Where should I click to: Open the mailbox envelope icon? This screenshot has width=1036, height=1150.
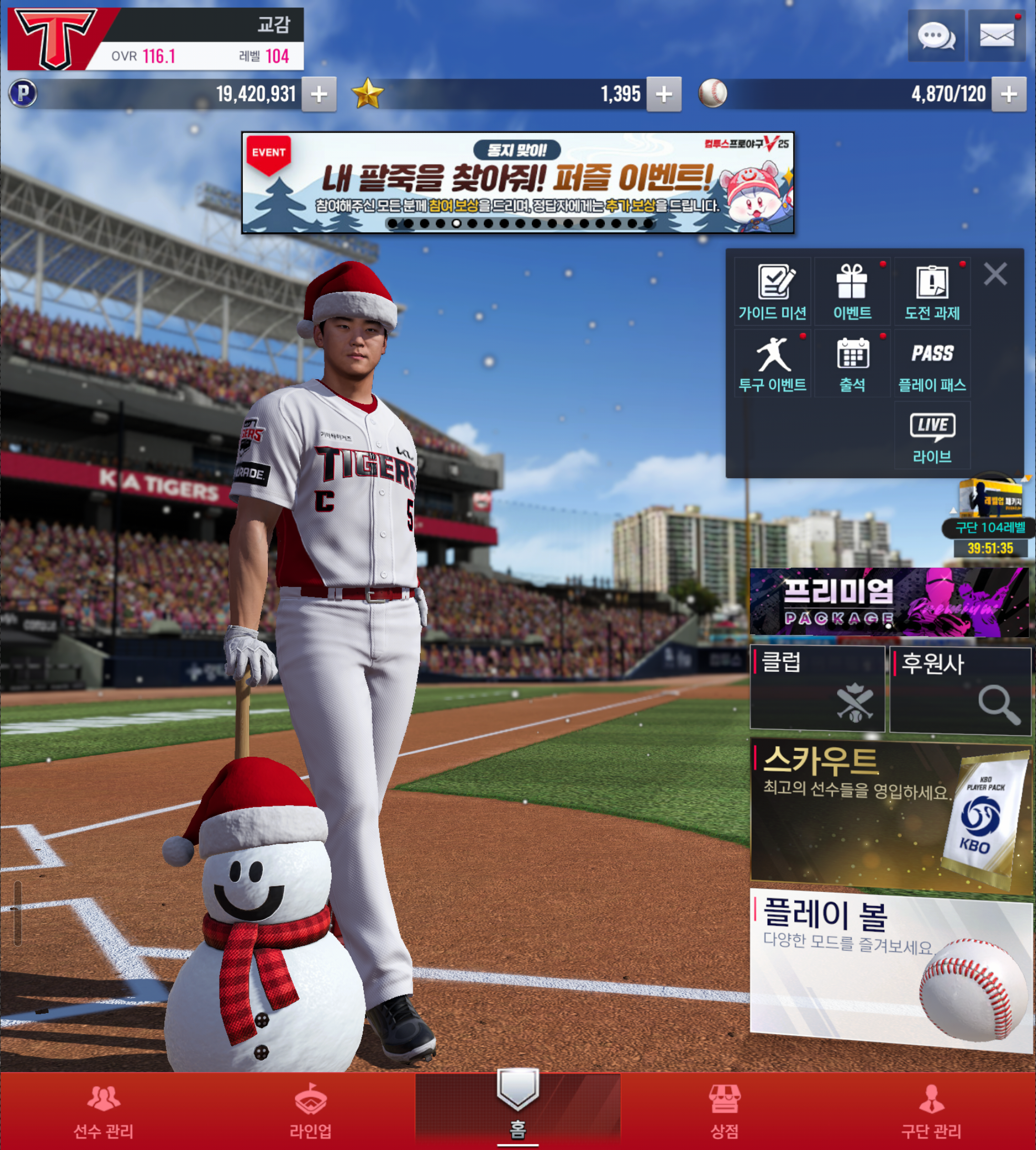[996, 36]
